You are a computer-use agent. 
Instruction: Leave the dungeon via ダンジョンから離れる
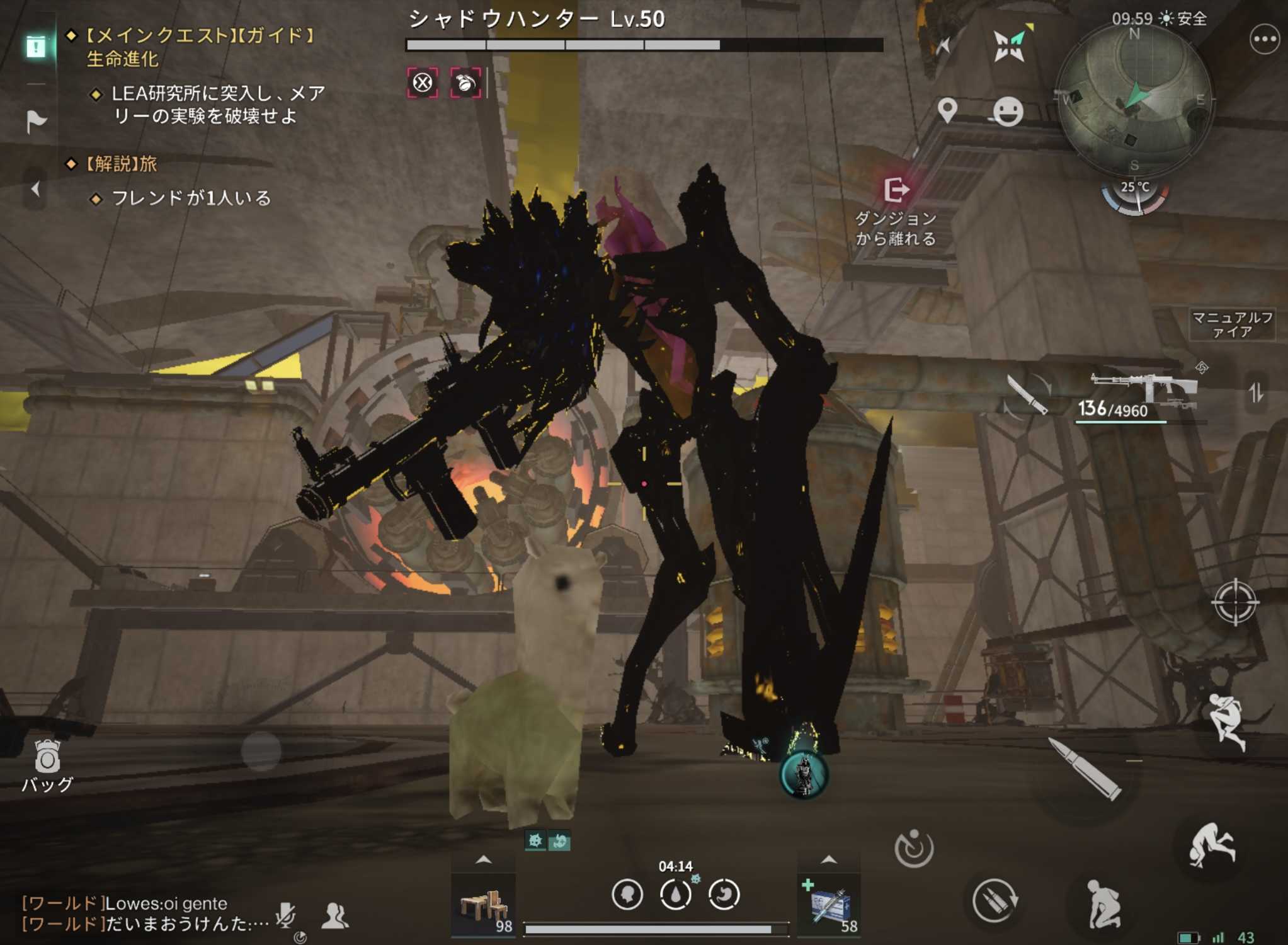click(x=896, y=210)
